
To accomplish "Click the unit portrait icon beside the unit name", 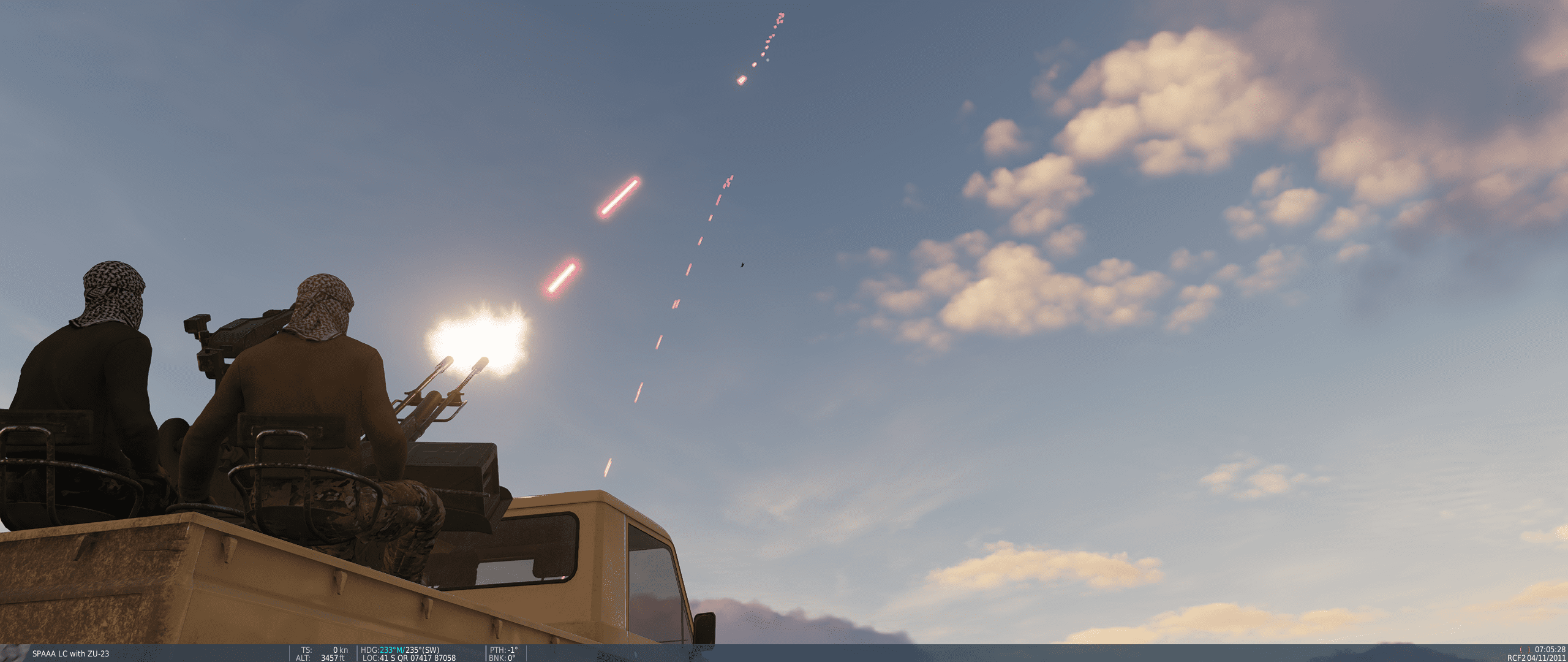I will [x=12, y=652].
